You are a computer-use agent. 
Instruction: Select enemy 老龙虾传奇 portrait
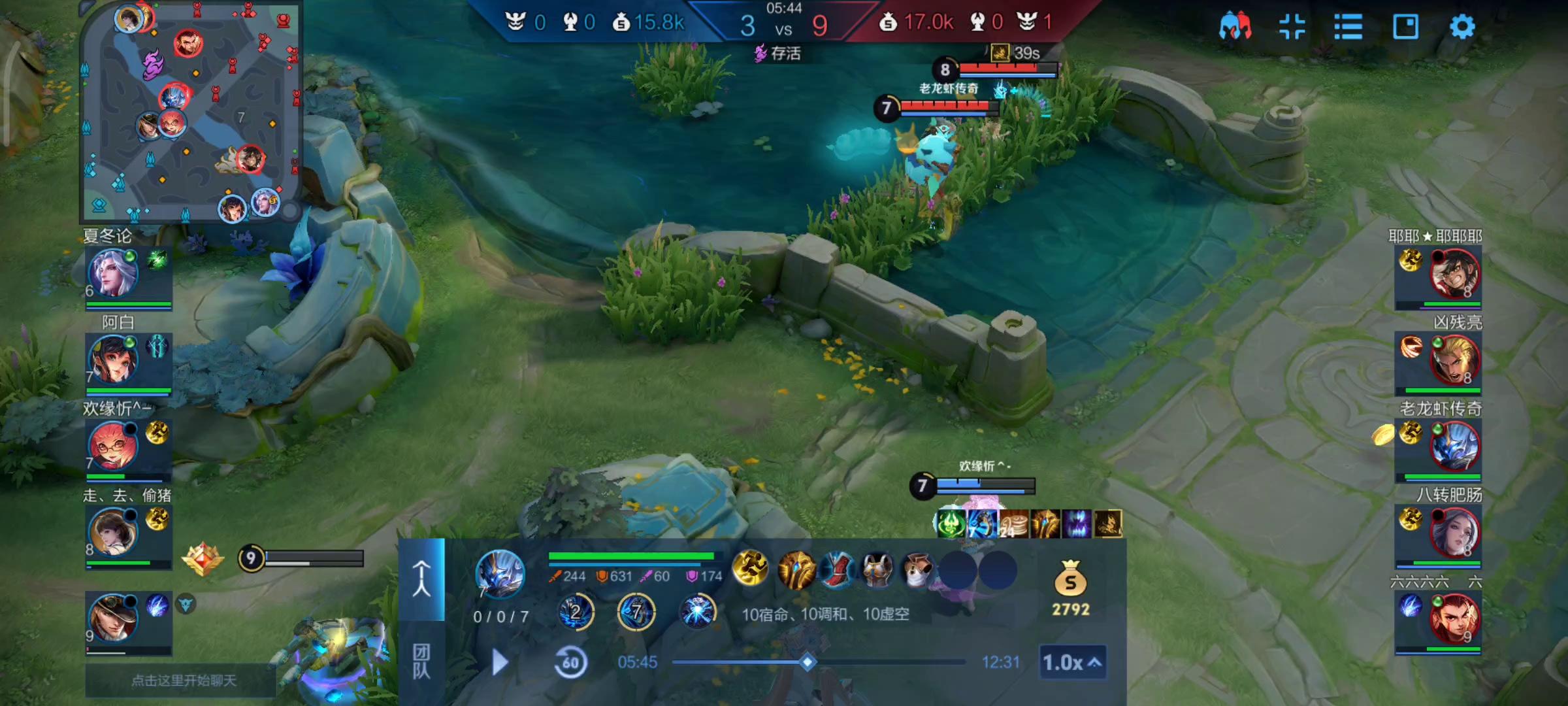point(1454,446)
